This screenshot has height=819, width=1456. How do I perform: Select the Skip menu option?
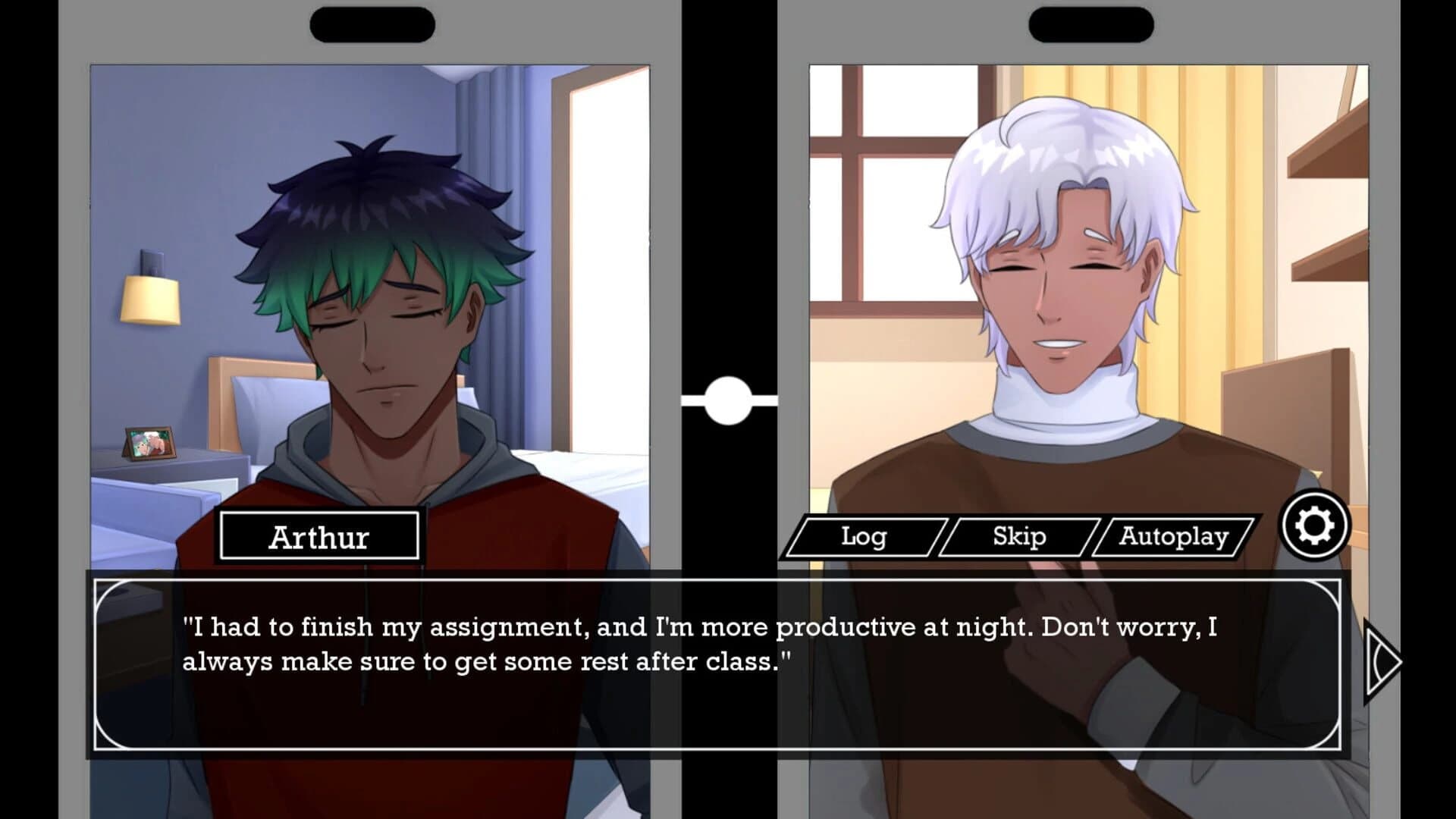point(1020,538)
